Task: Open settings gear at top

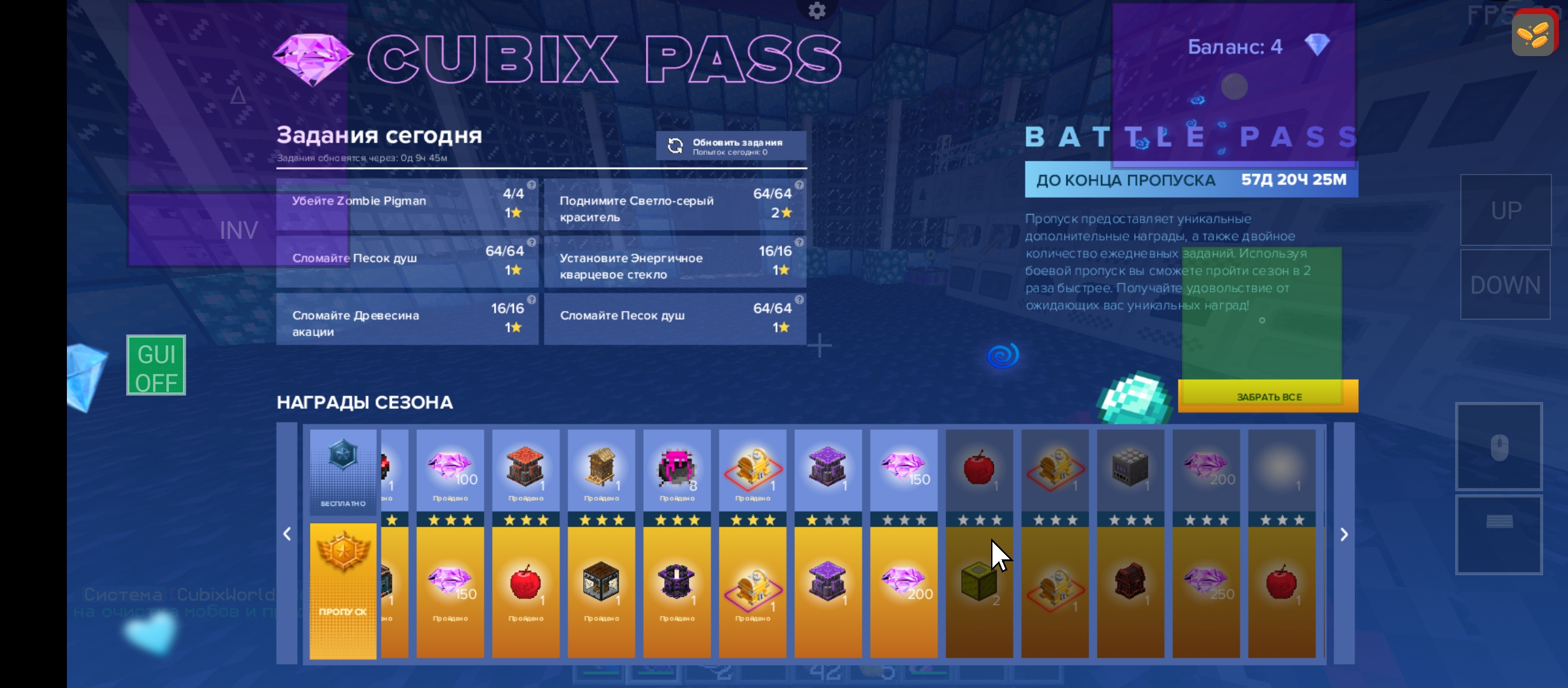Action: (817, 10)
